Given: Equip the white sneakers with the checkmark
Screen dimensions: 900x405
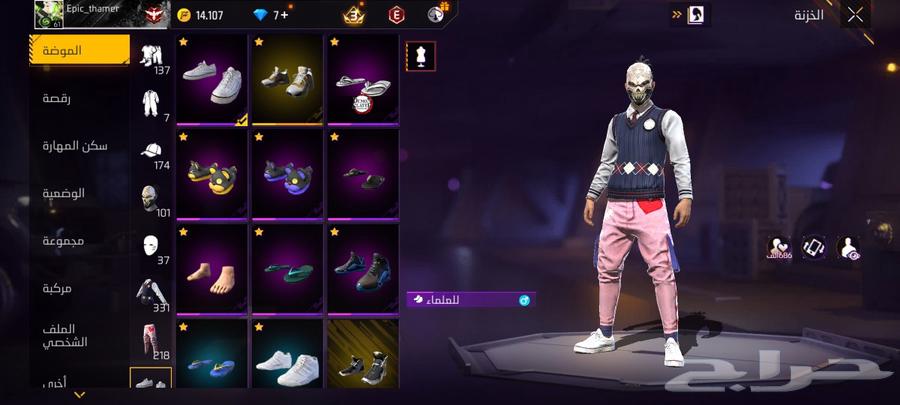Looking at the screenshot, I should [212, 81].
